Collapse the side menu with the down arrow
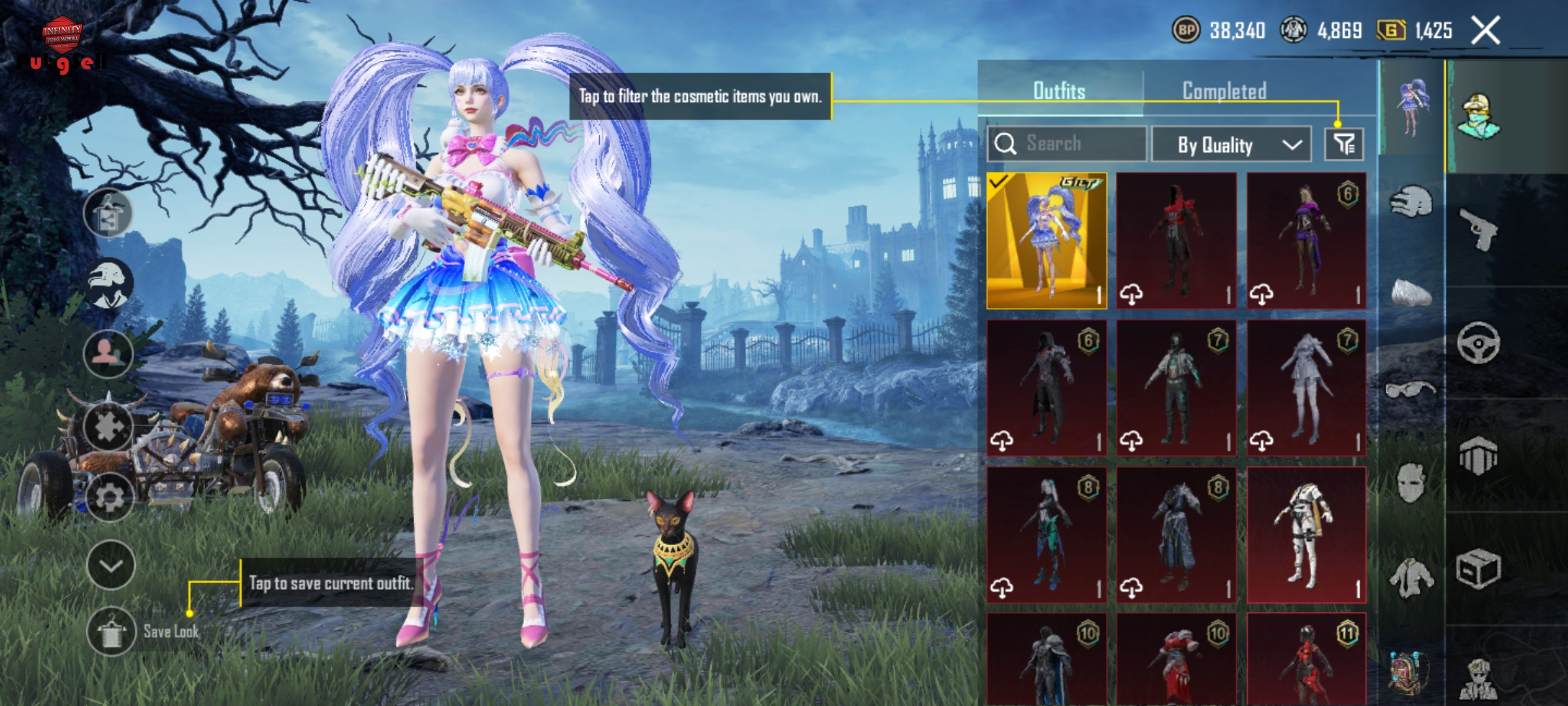 [x=110, y=565]
